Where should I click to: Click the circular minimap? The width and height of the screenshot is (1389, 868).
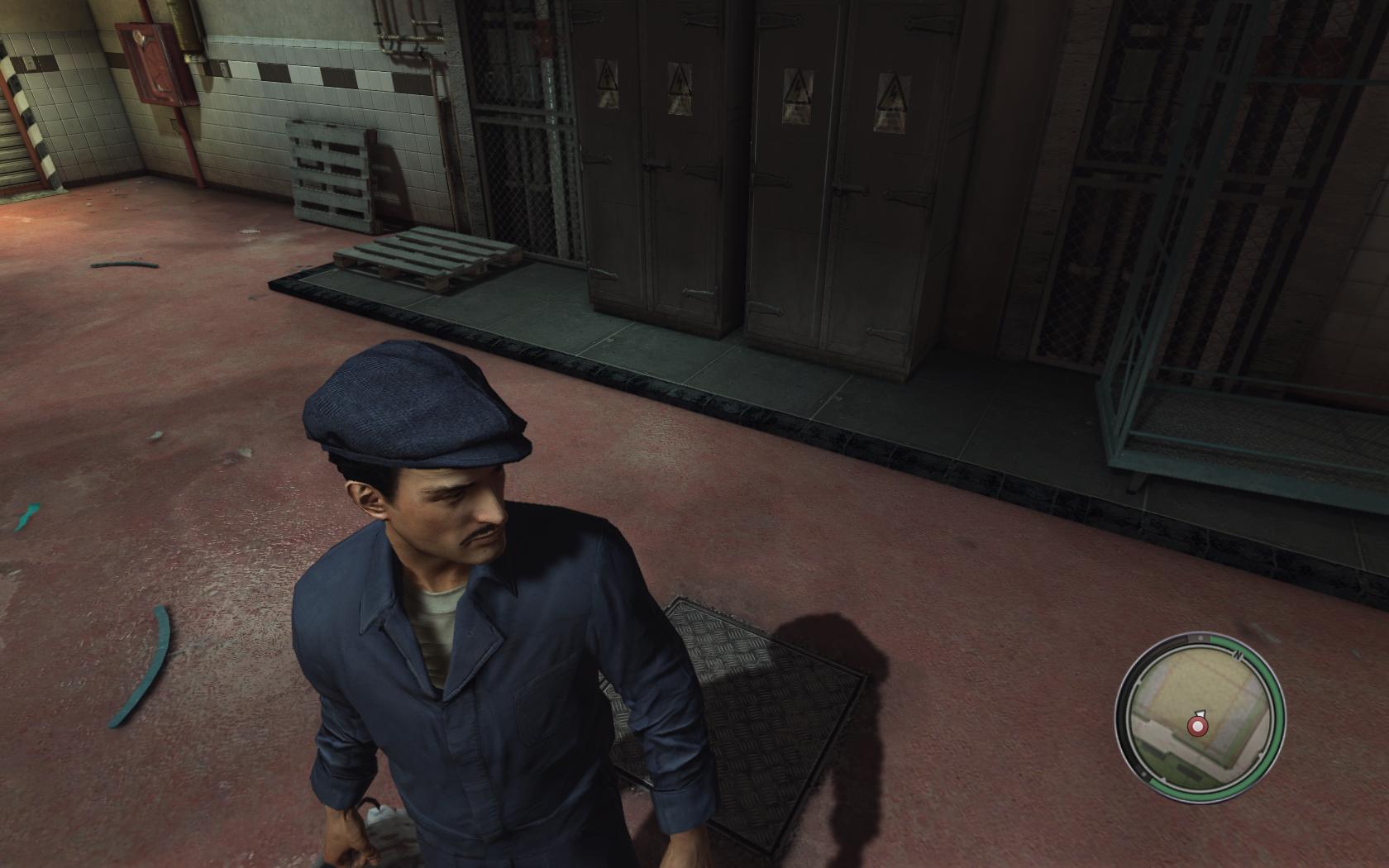tap(1200, 716)
